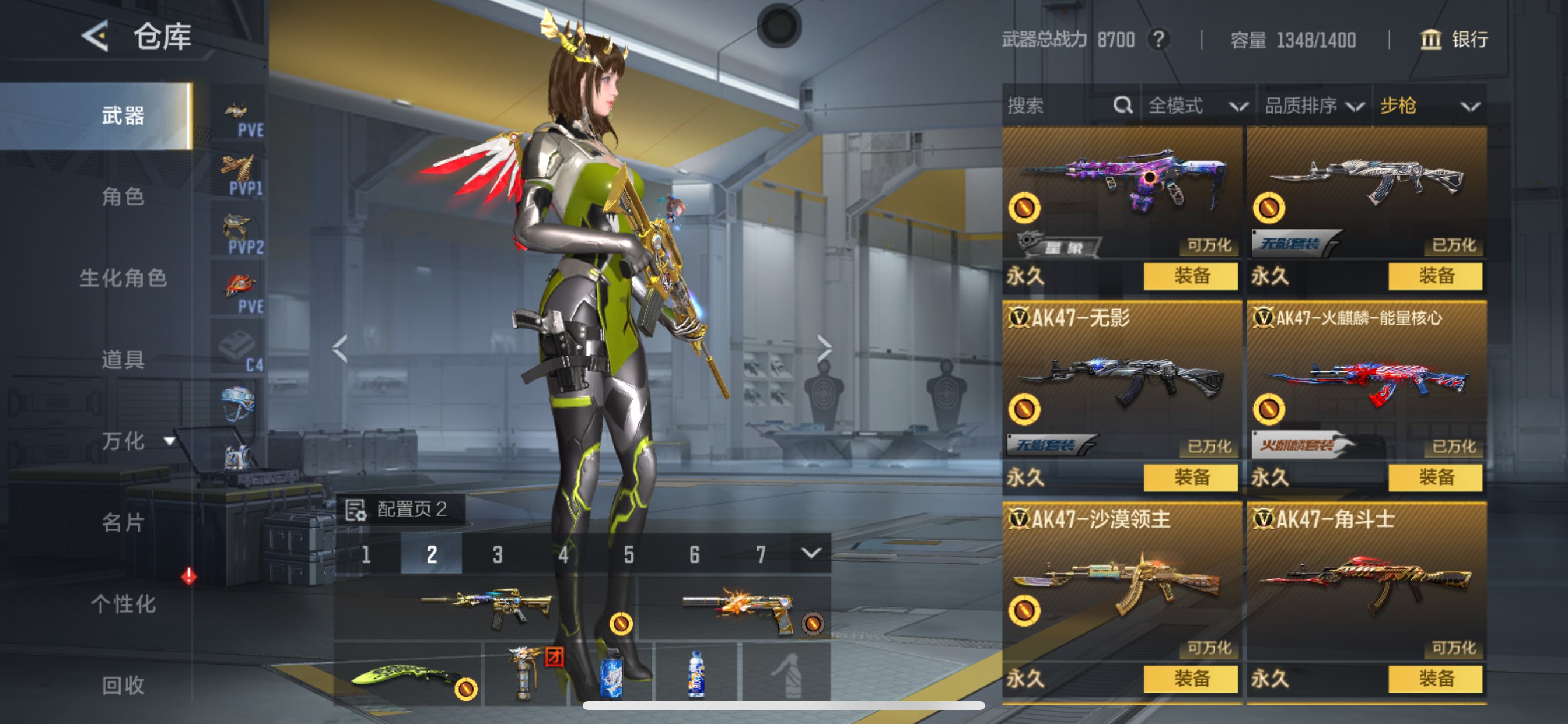Equip the AK47-沙漠领主 rifle
1568x724 pixels.
click(1190, 679)
